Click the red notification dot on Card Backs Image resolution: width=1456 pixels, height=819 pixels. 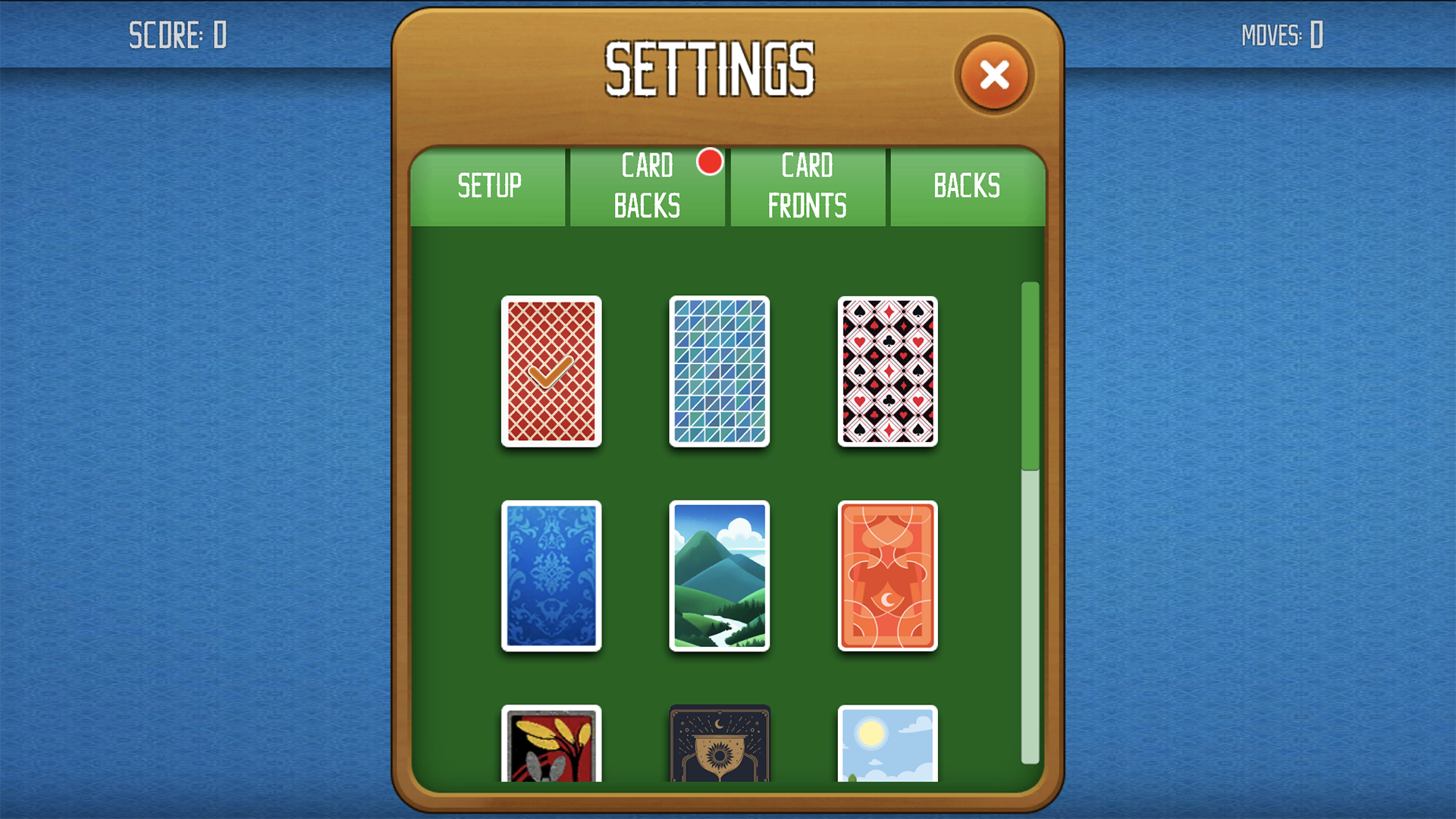tap(711, 163)
